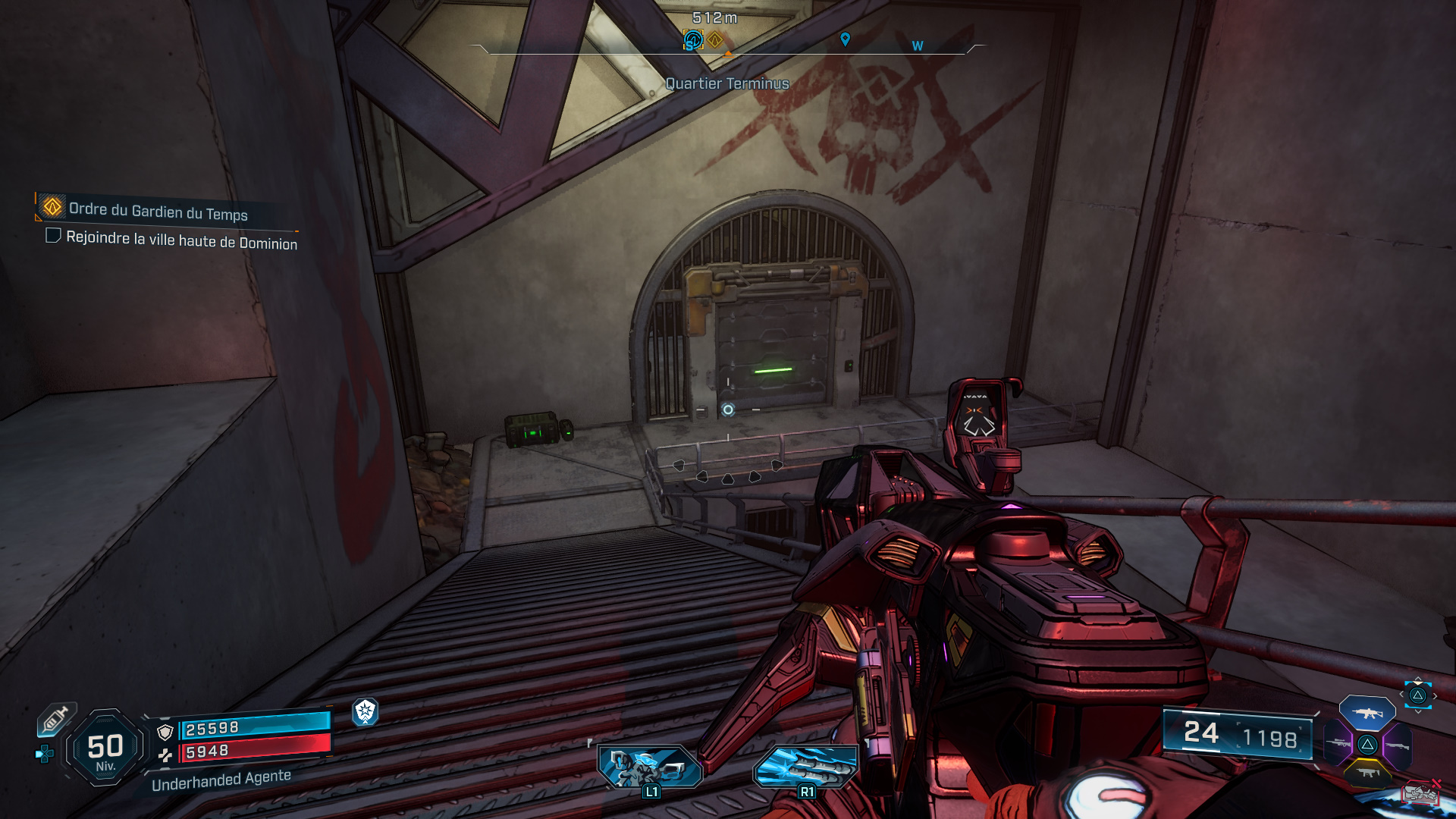Click the left arrow beside the blue triangle selector
The width and height of the screenshot is (1456, 819).
1401,695
